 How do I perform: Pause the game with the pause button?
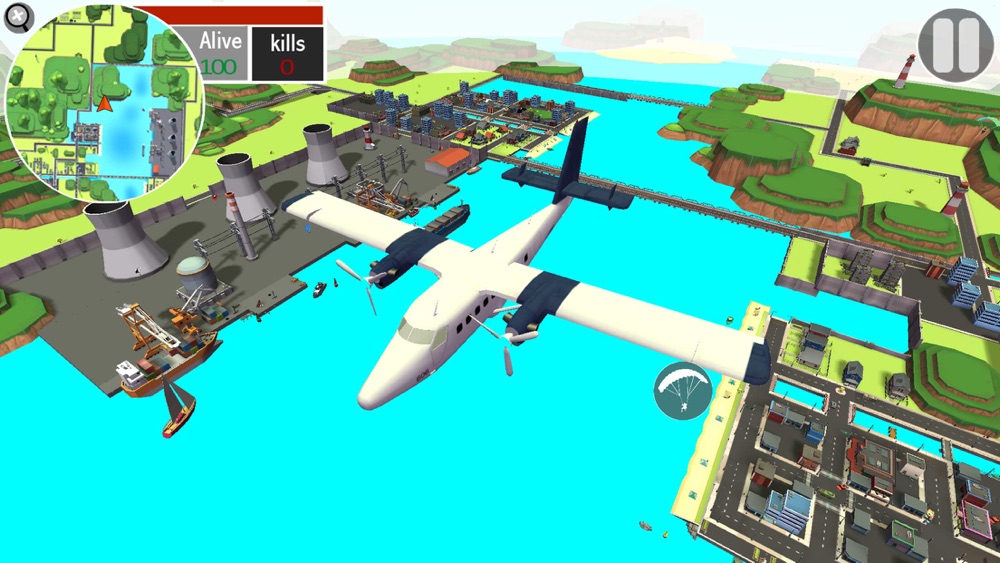(x=955, y=45)
